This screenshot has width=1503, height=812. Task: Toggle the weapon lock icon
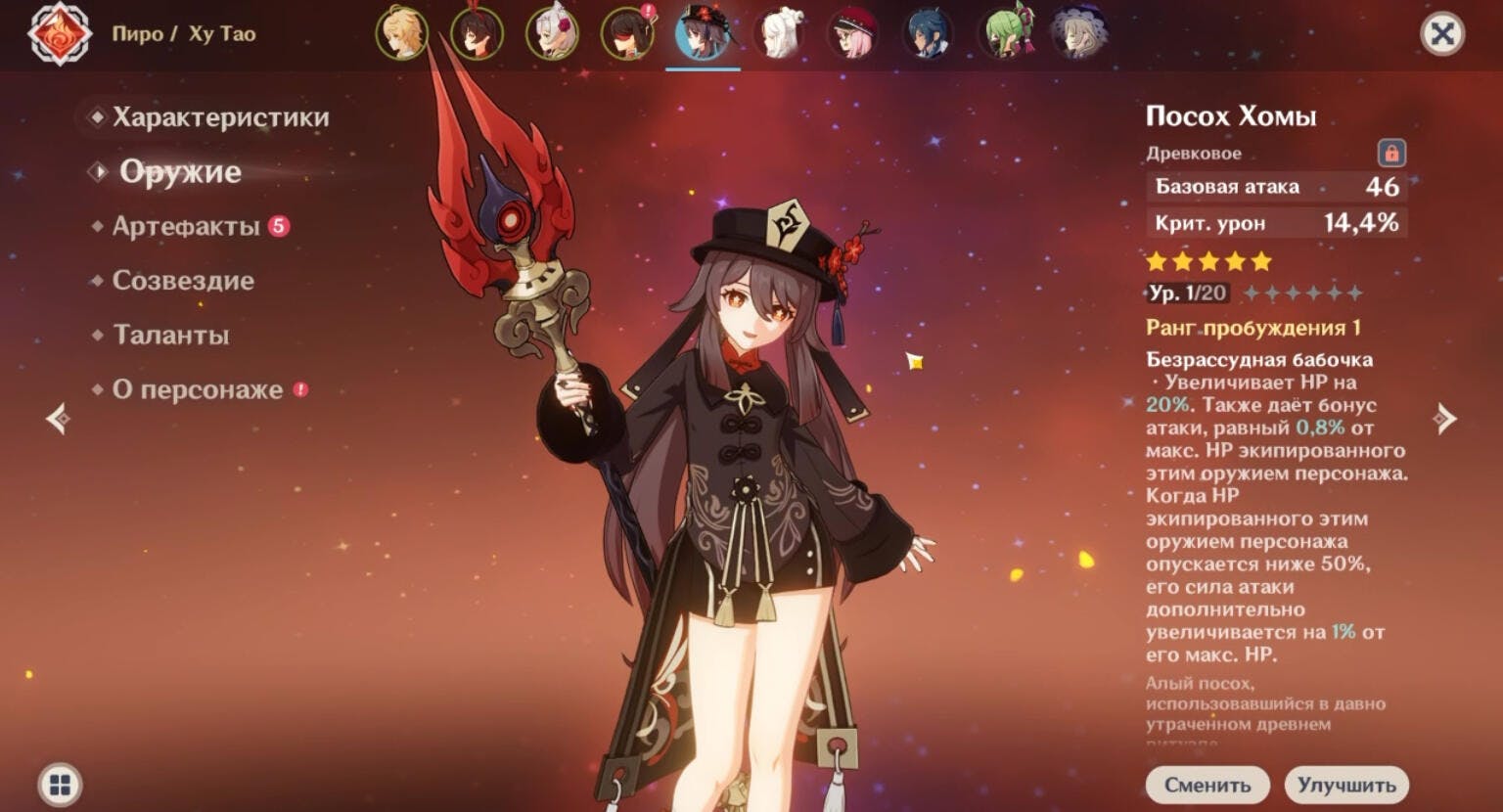(x=1391, y=153)
